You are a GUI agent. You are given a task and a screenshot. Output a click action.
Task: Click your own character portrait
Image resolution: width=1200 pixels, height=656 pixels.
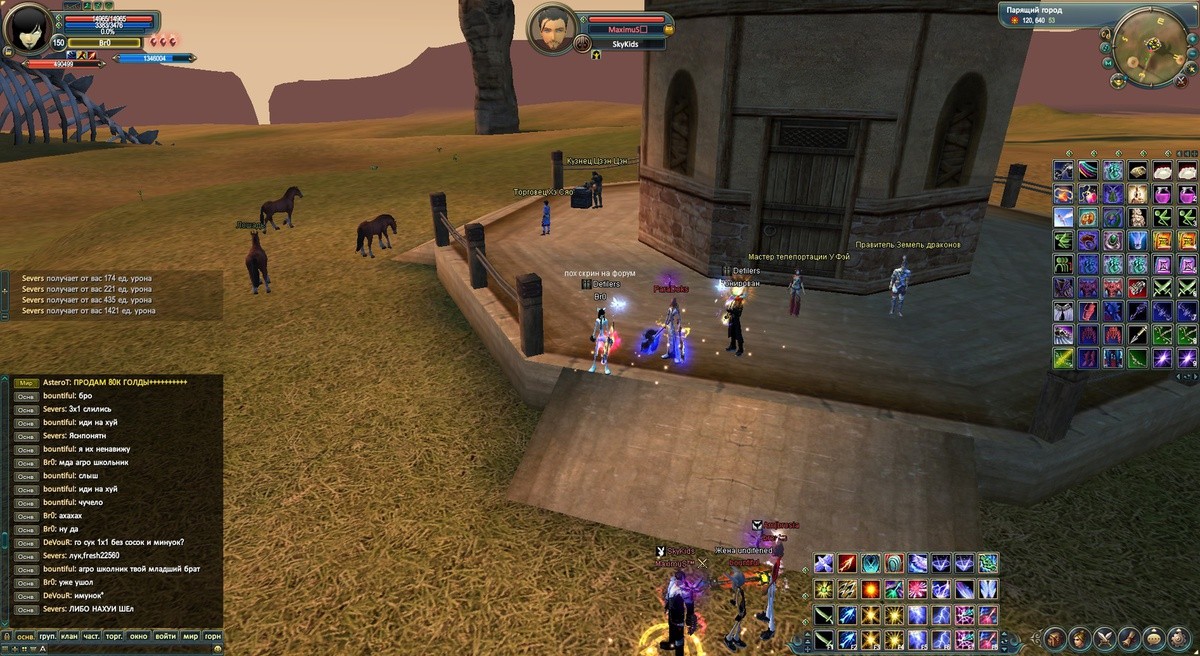pyautogui.click(x=28, y=28)
